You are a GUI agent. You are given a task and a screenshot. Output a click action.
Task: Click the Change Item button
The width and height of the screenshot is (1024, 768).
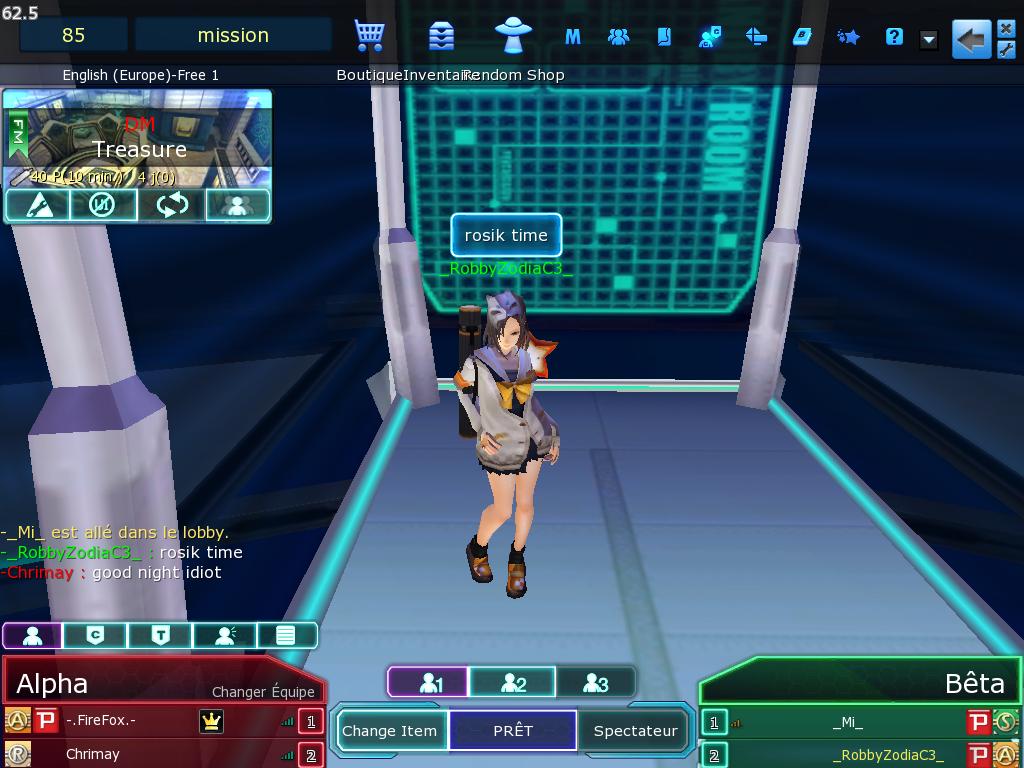click(x=390, y=731)
